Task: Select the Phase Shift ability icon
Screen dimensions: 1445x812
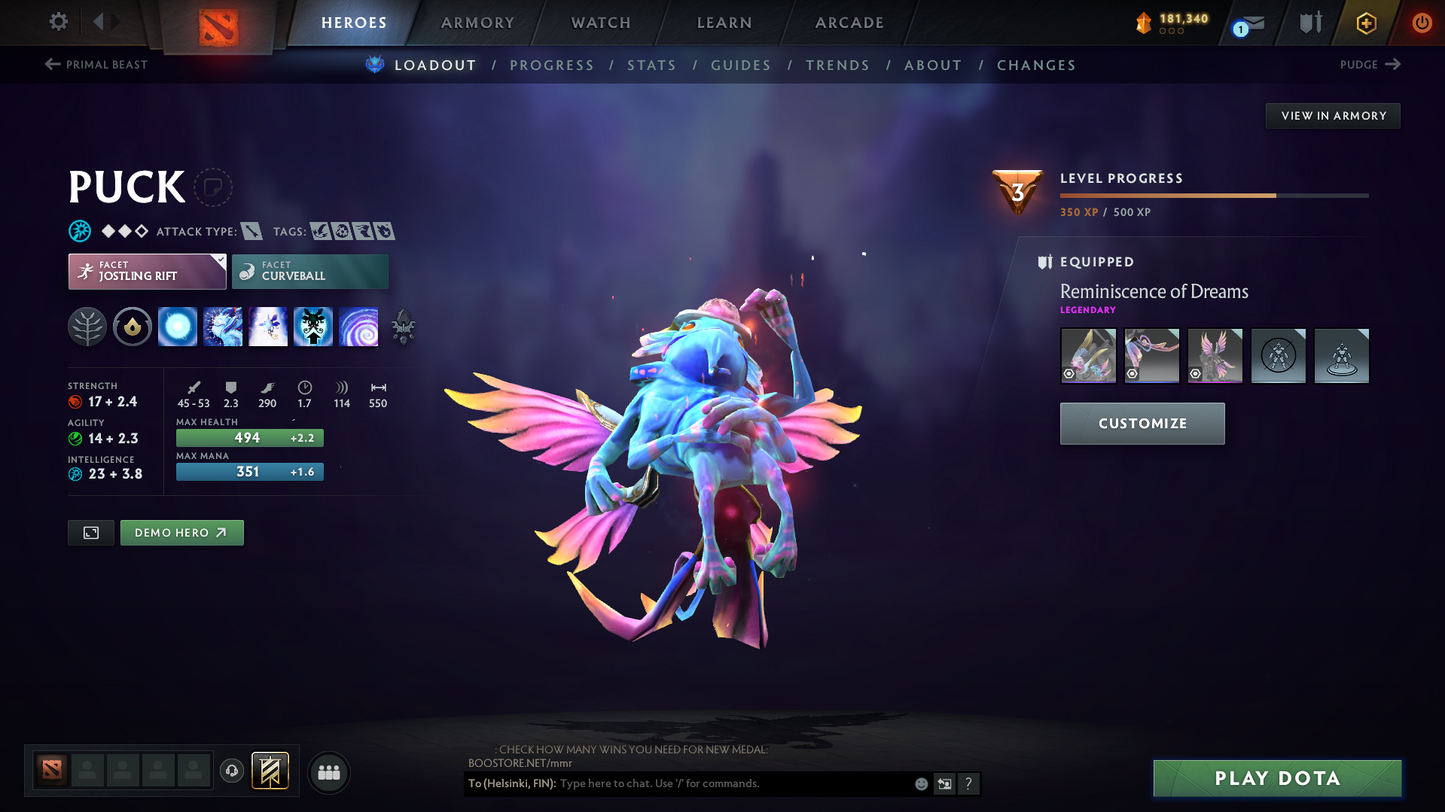Action: pyautogui.click(x=268, y=327)
